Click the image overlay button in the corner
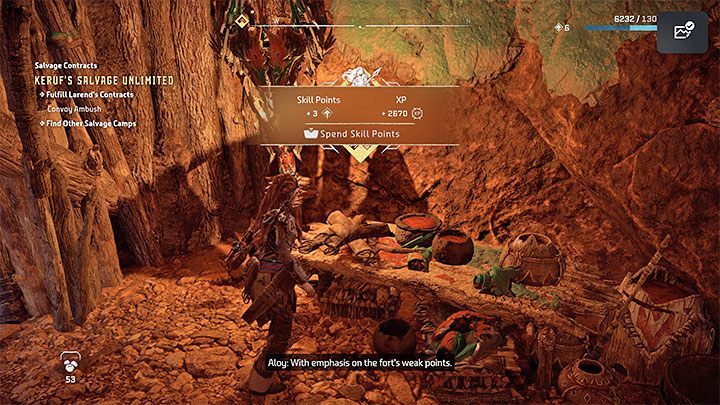 [684, 31]
